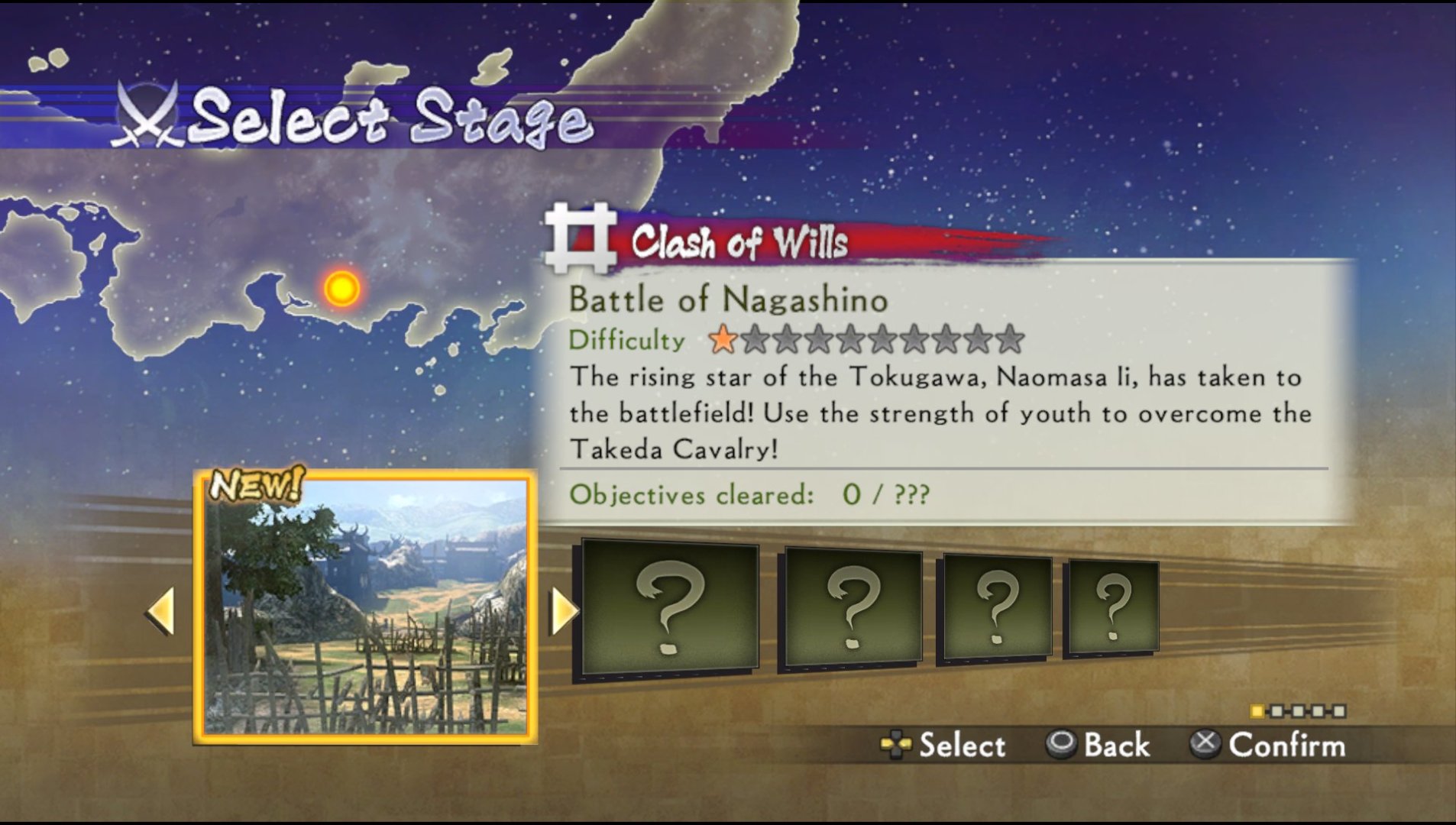Image resolution: width=1456 pixels, height=825 pixels.
Task: Select the Battle of Nagashino stage thumbnail
Action: pyautogui.click(x=365, y=607)
